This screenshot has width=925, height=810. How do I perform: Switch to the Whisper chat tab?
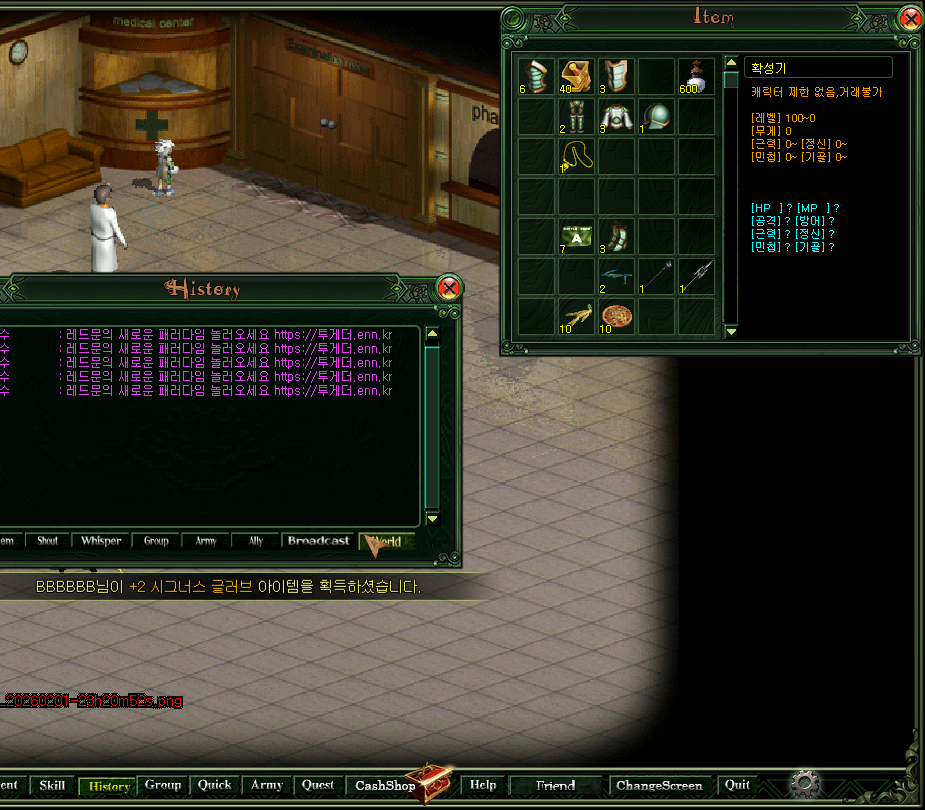(x=101, y=541)
